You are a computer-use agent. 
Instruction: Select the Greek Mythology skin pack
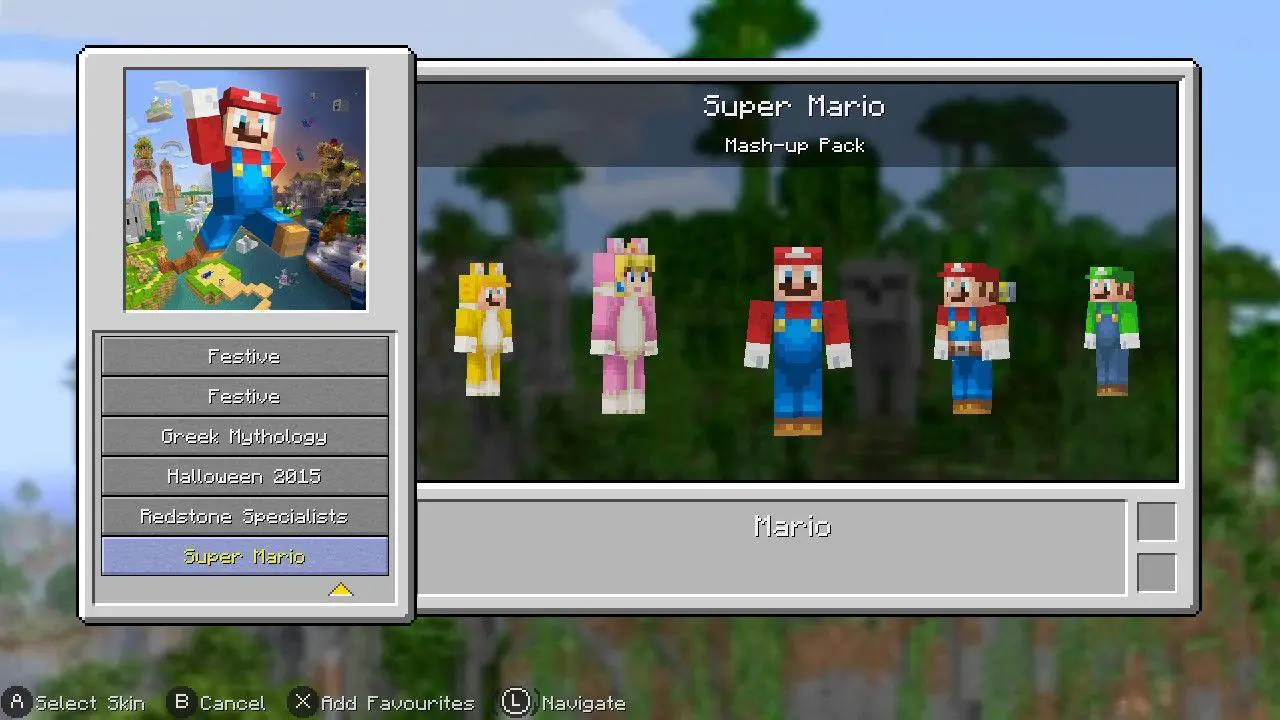click(244, 436)
